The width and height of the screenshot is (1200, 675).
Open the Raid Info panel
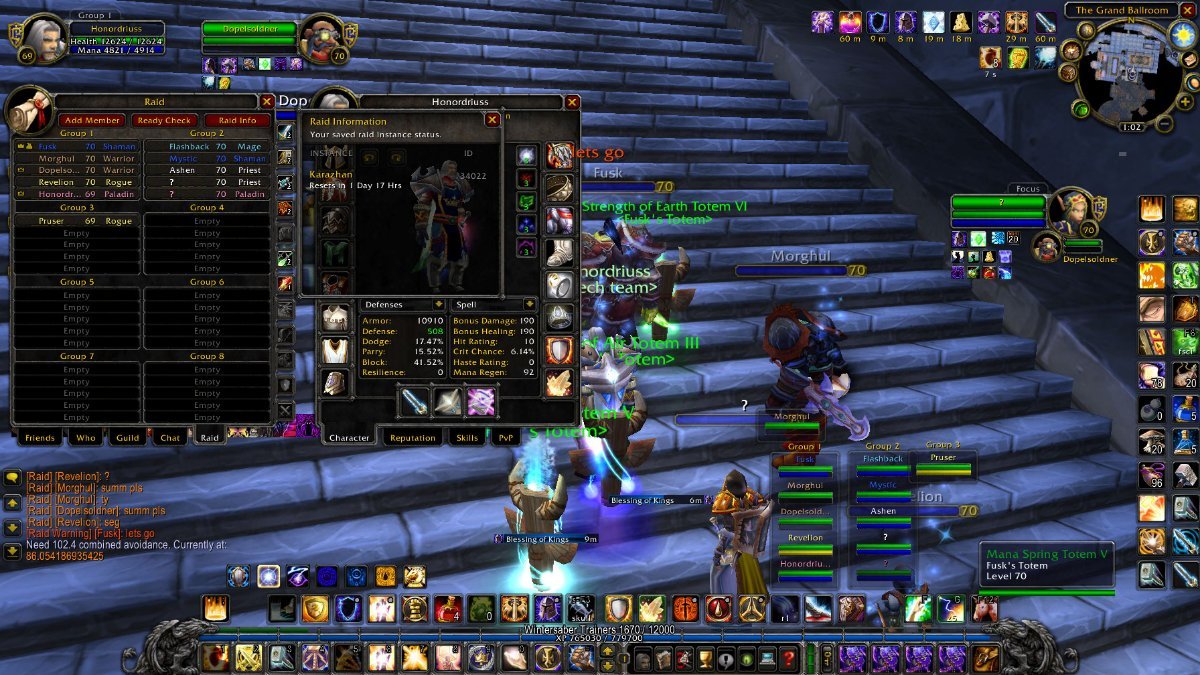tap(237, 120)
